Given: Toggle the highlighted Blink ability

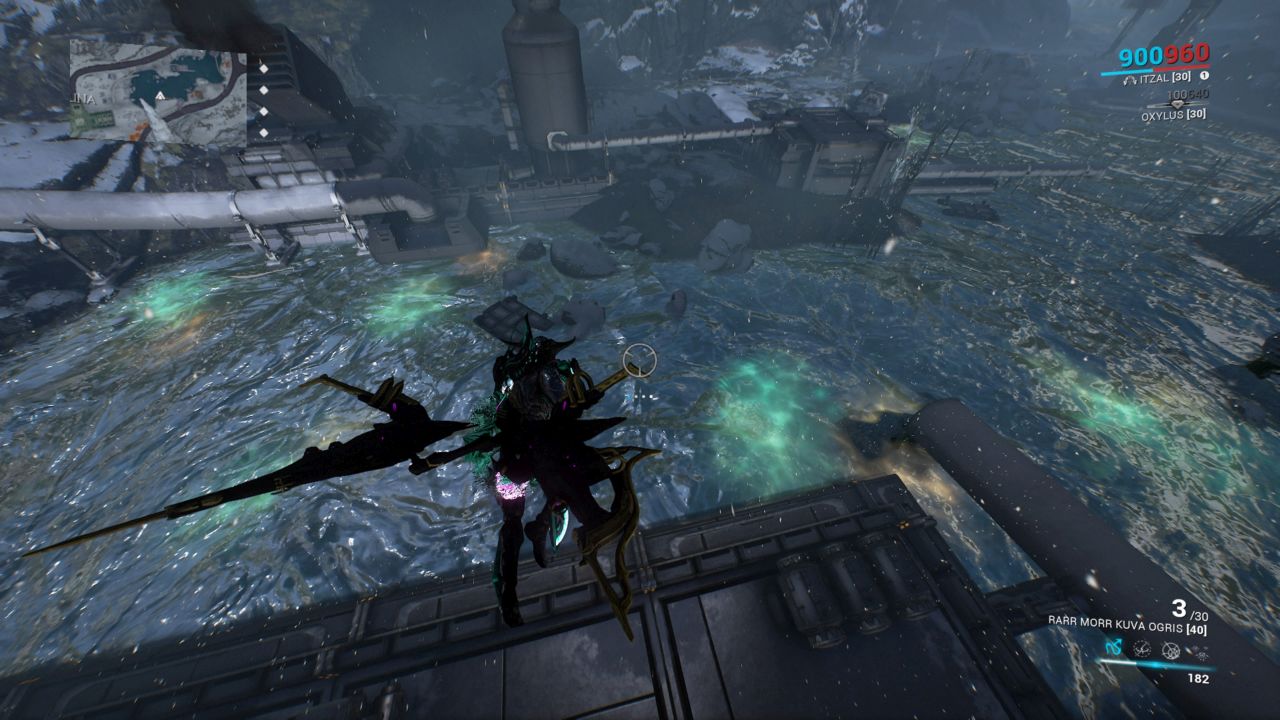Looking at the screenshot, I should [1113, 648].
